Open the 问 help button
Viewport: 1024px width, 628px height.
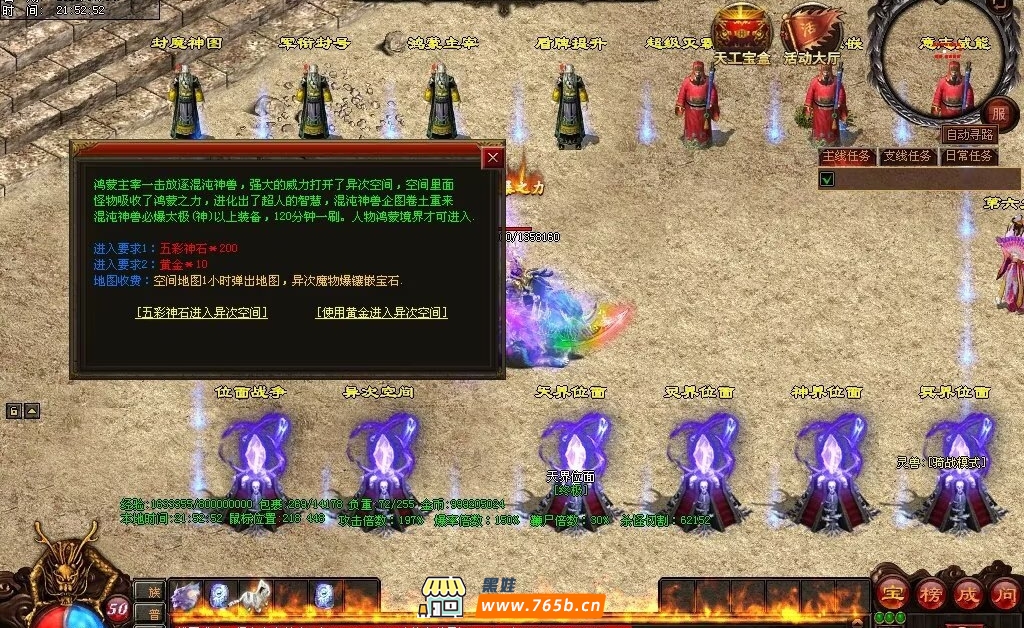point(1004,593)
